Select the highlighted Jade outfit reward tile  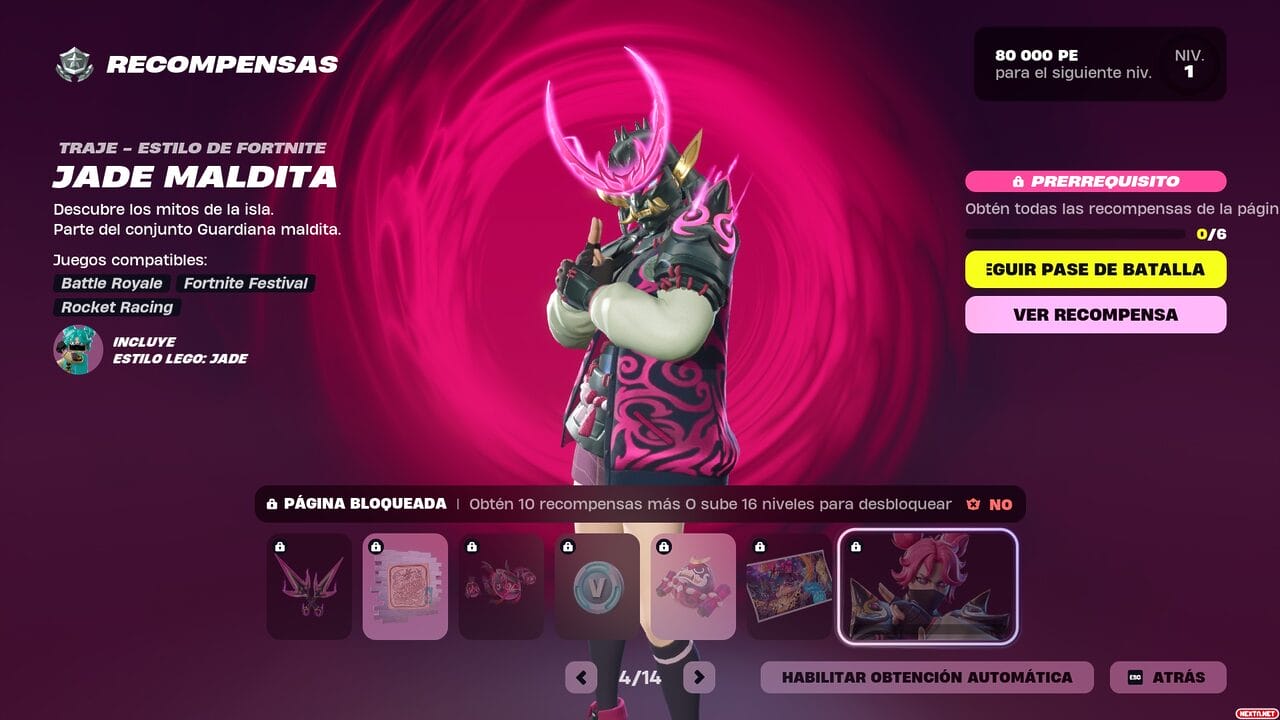click(x=927, y=586)
